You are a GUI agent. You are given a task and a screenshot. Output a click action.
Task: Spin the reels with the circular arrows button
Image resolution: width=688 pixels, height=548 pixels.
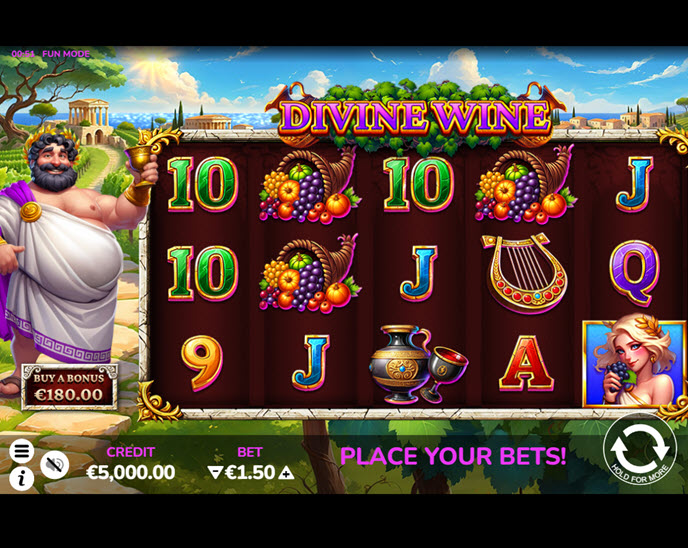(x=640, y=449)
